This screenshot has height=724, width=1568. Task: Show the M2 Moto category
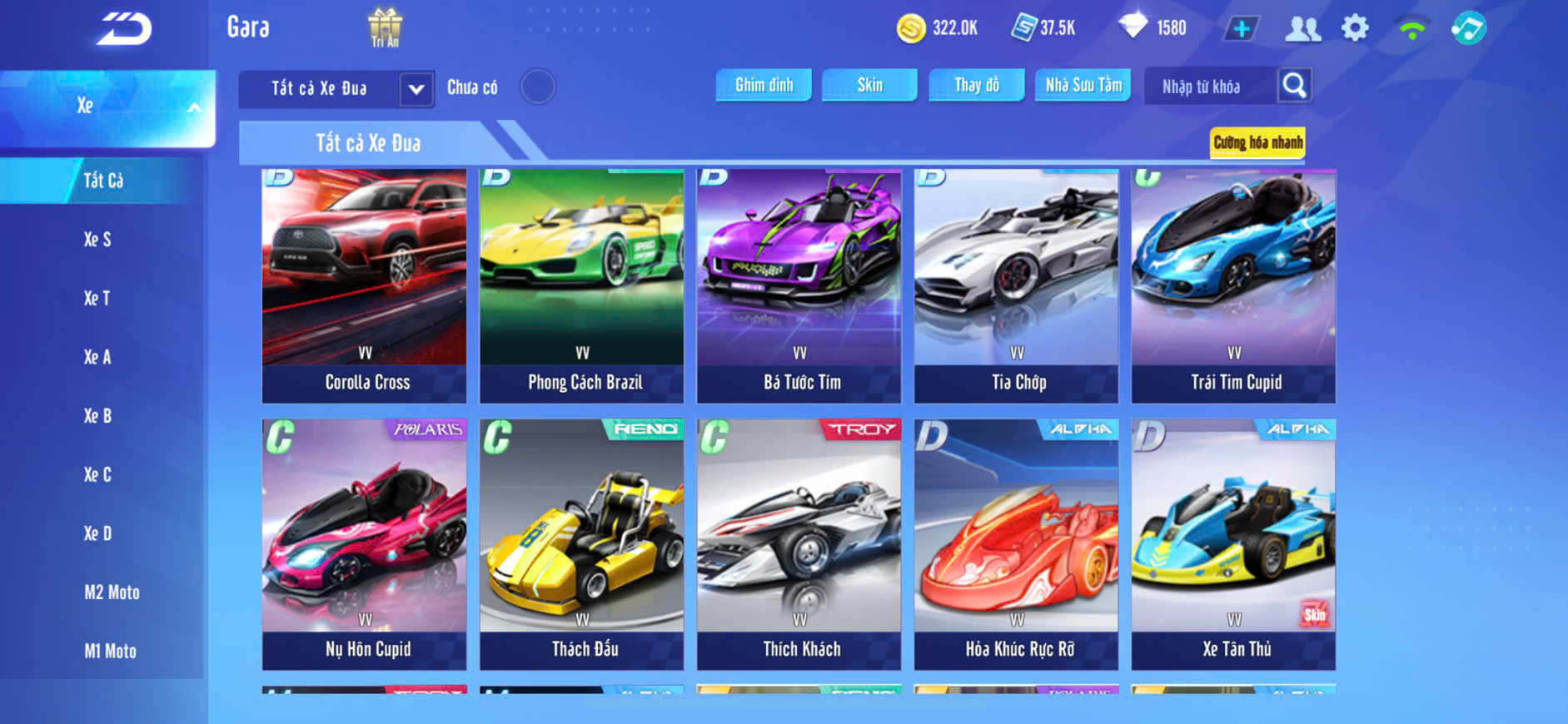tap(112, 593)
